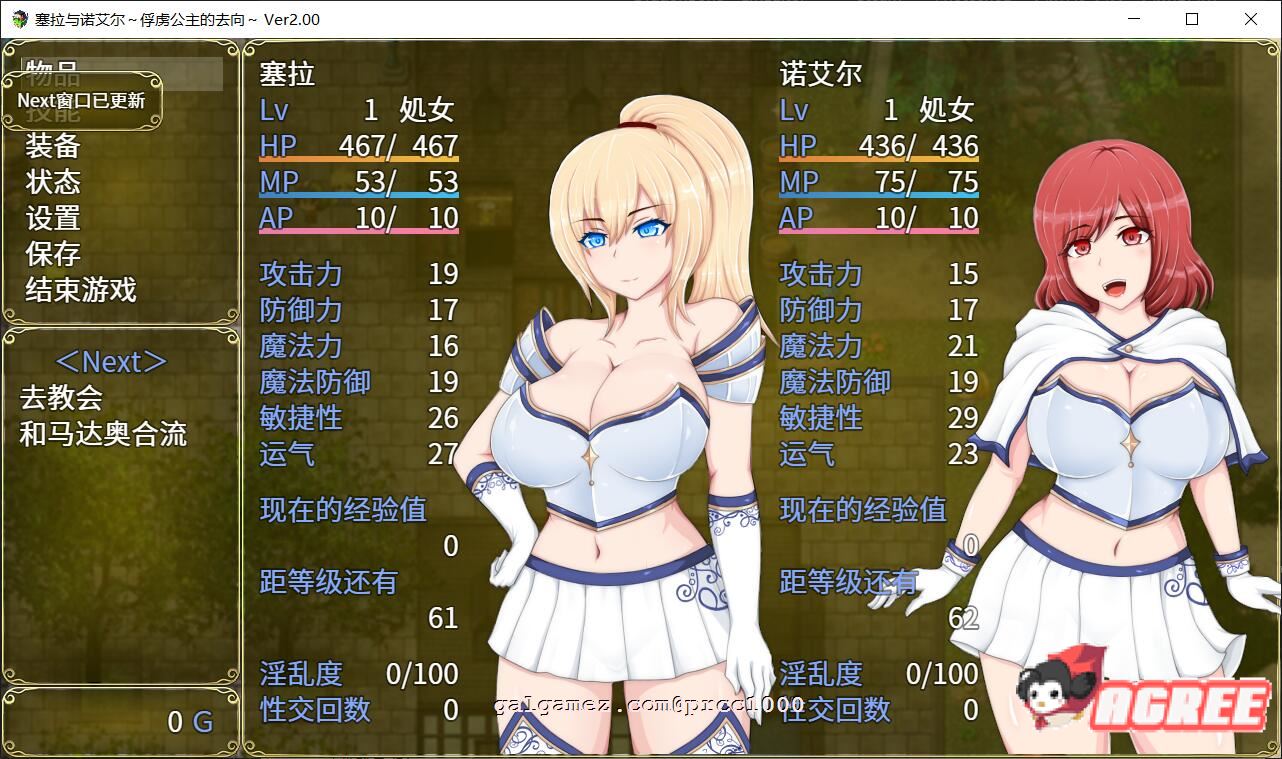Select 诺艾尔's character name header
The width and height of the screenshot is (1282, 759).
pyautogui.click(x=820, y=73)
